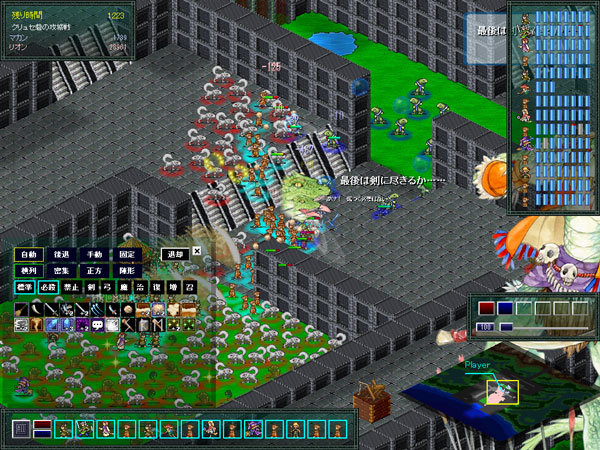
Task: Click the grey all-units button in bottom bar
Action: tap(21, 430)
